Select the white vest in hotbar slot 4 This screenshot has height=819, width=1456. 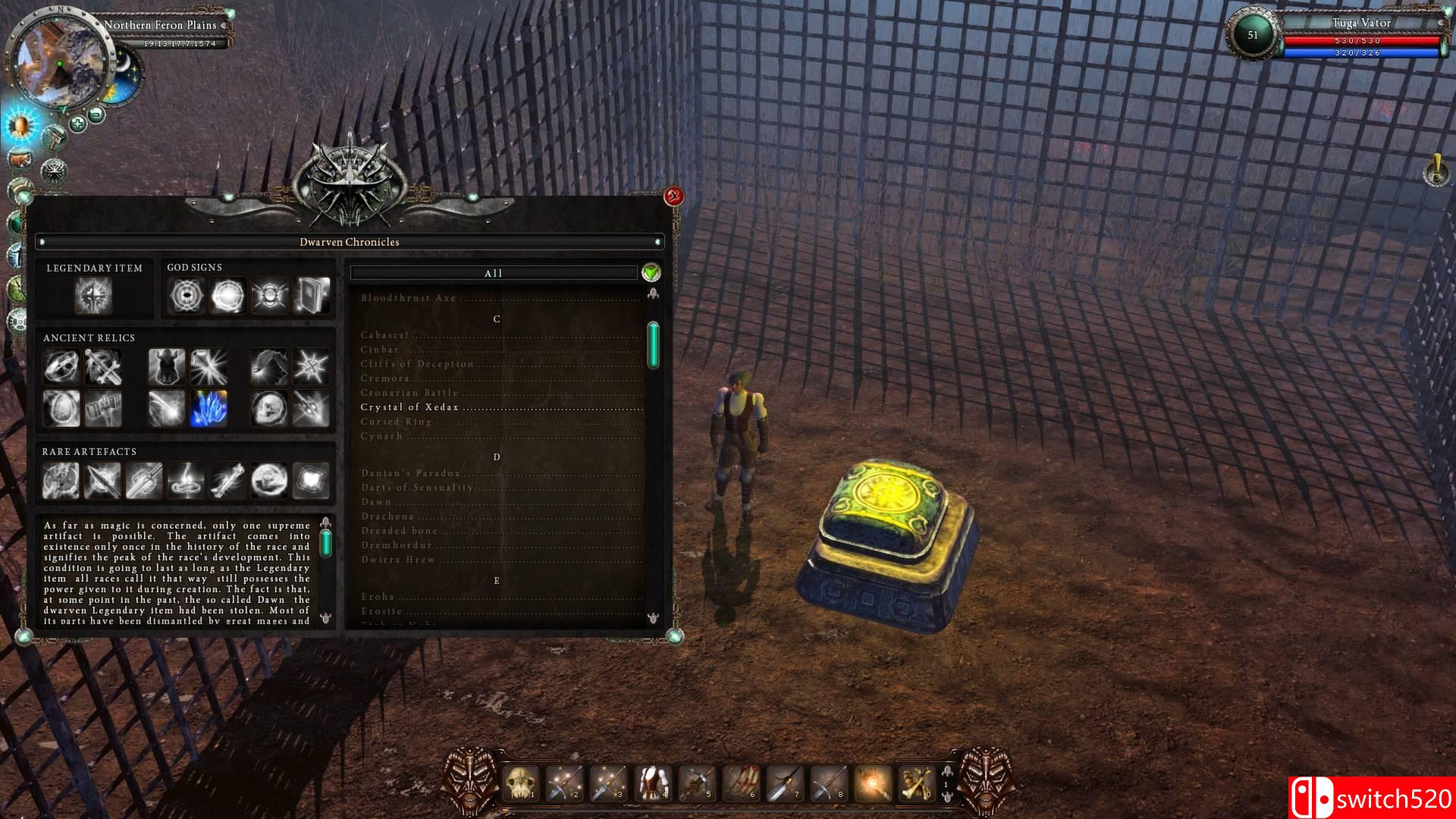click(x=652, y=783)
